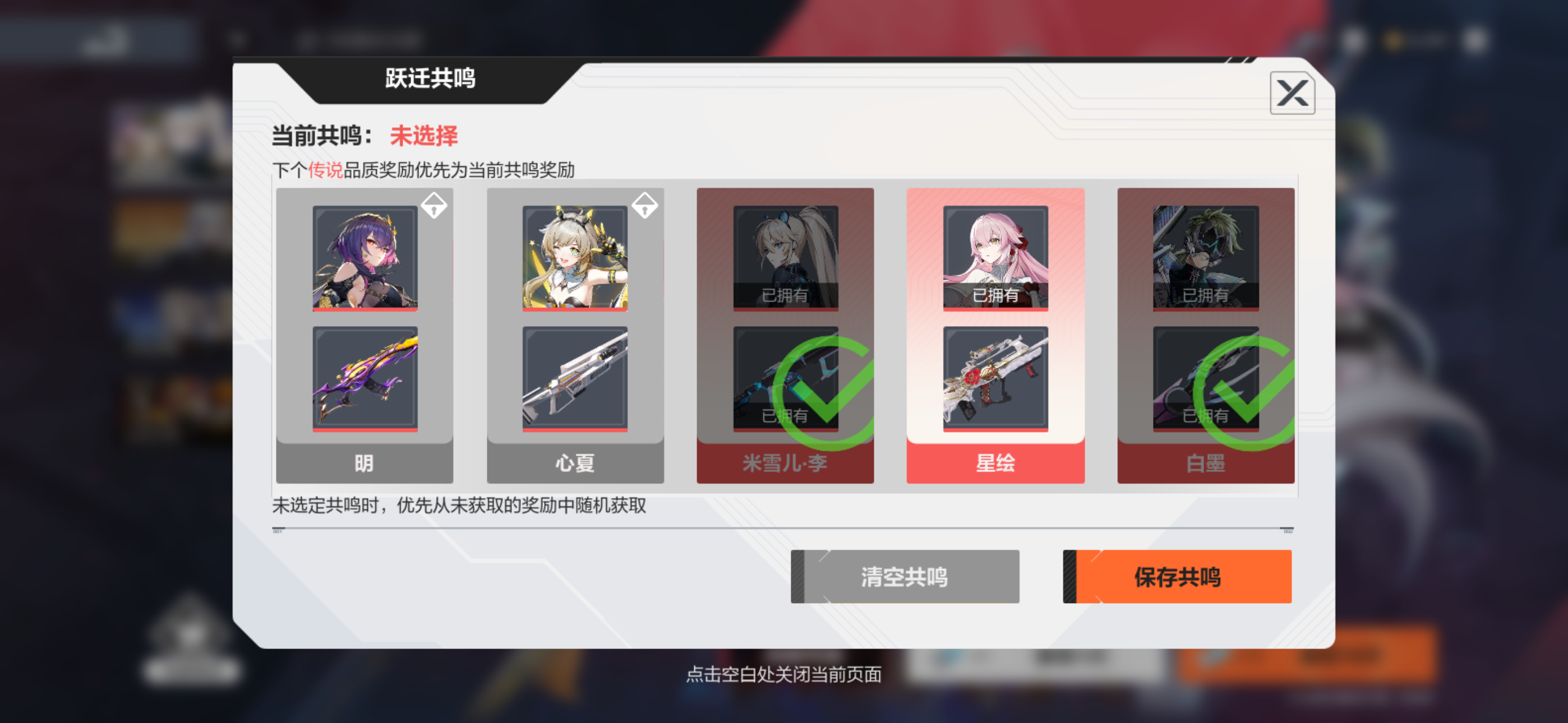Close the 跃迁共鸣 dialog
The height and width of the screenshot is (723, 1568).
click(x=1292, y=92)
